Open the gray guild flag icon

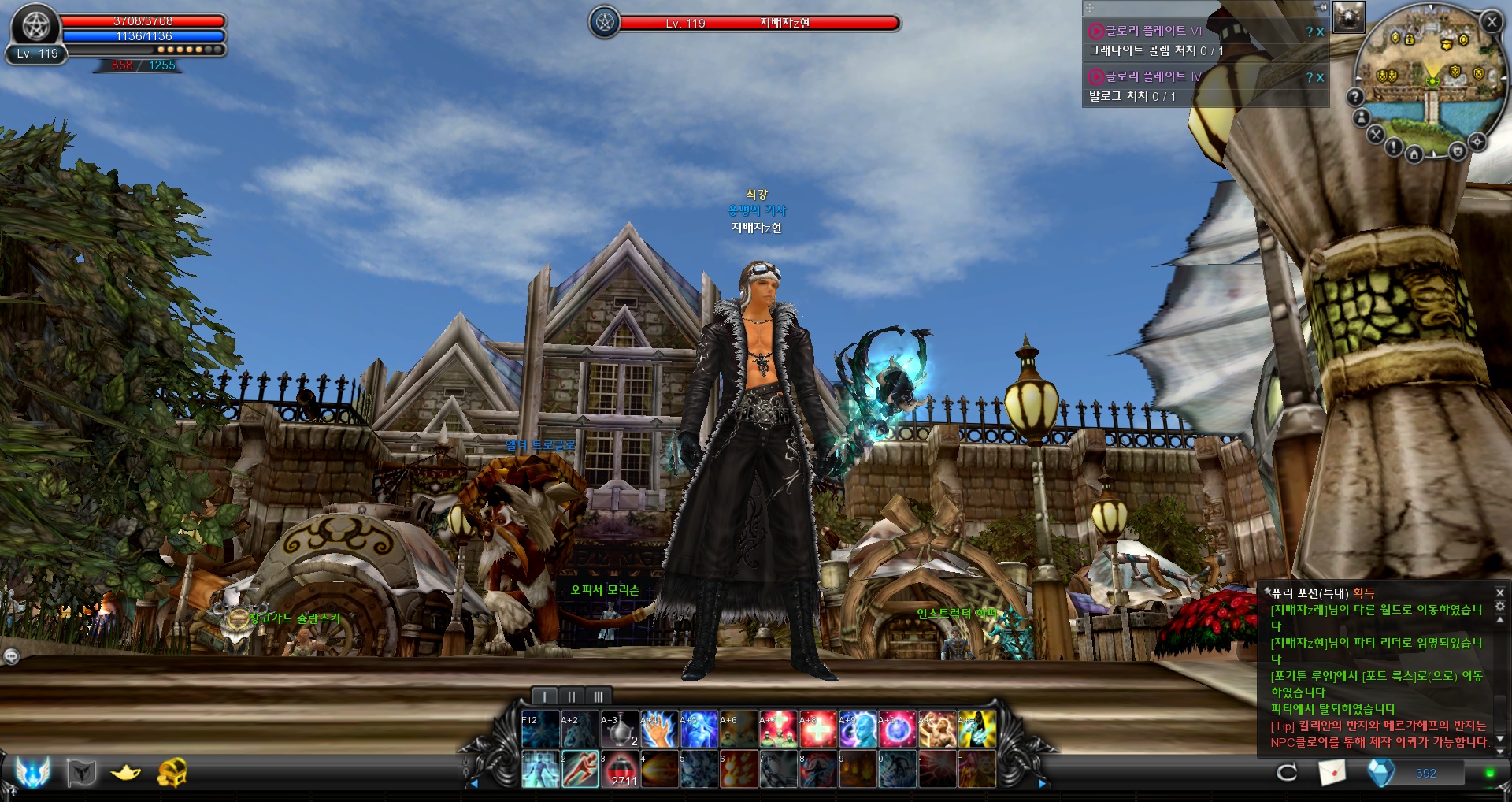pyautogui.click(x=81, y=773)
